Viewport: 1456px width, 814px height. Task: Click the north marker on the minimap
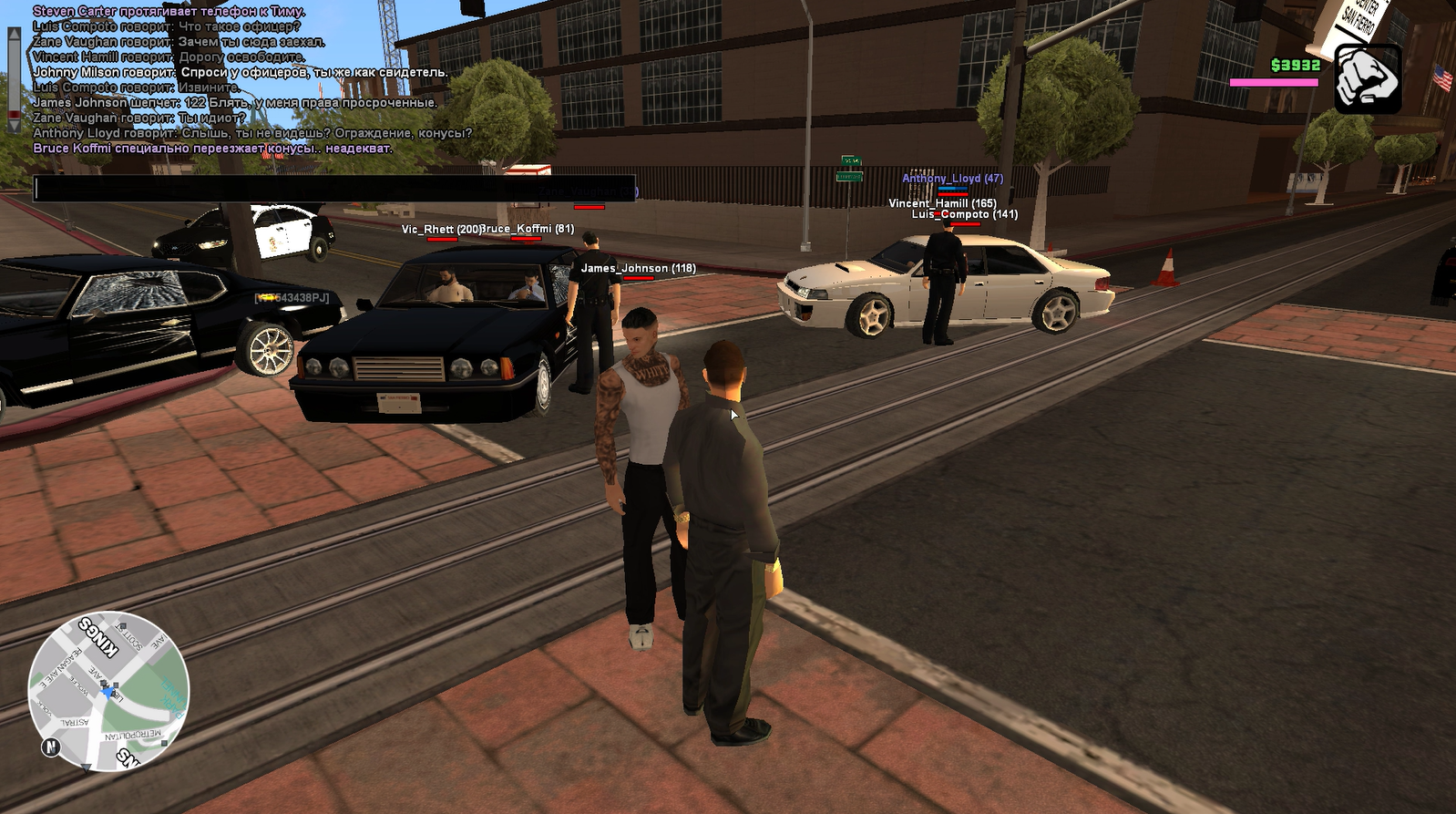(51, 747)
